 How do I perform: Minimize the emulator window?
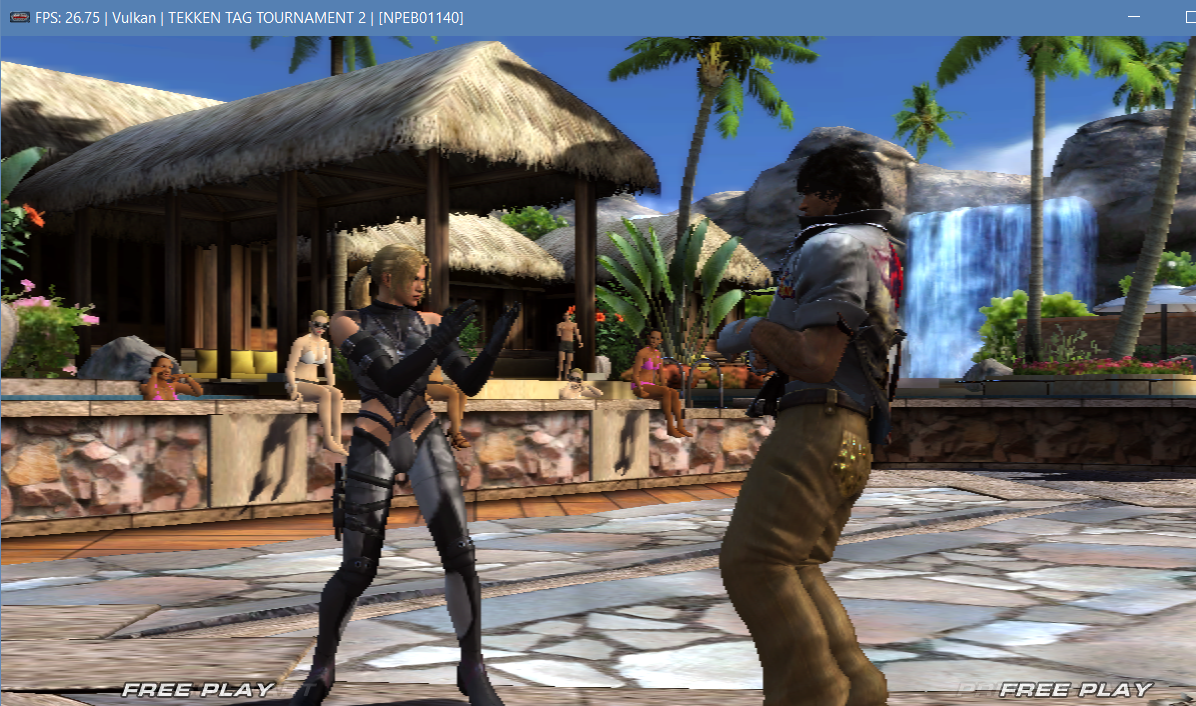pos(1134,18)
